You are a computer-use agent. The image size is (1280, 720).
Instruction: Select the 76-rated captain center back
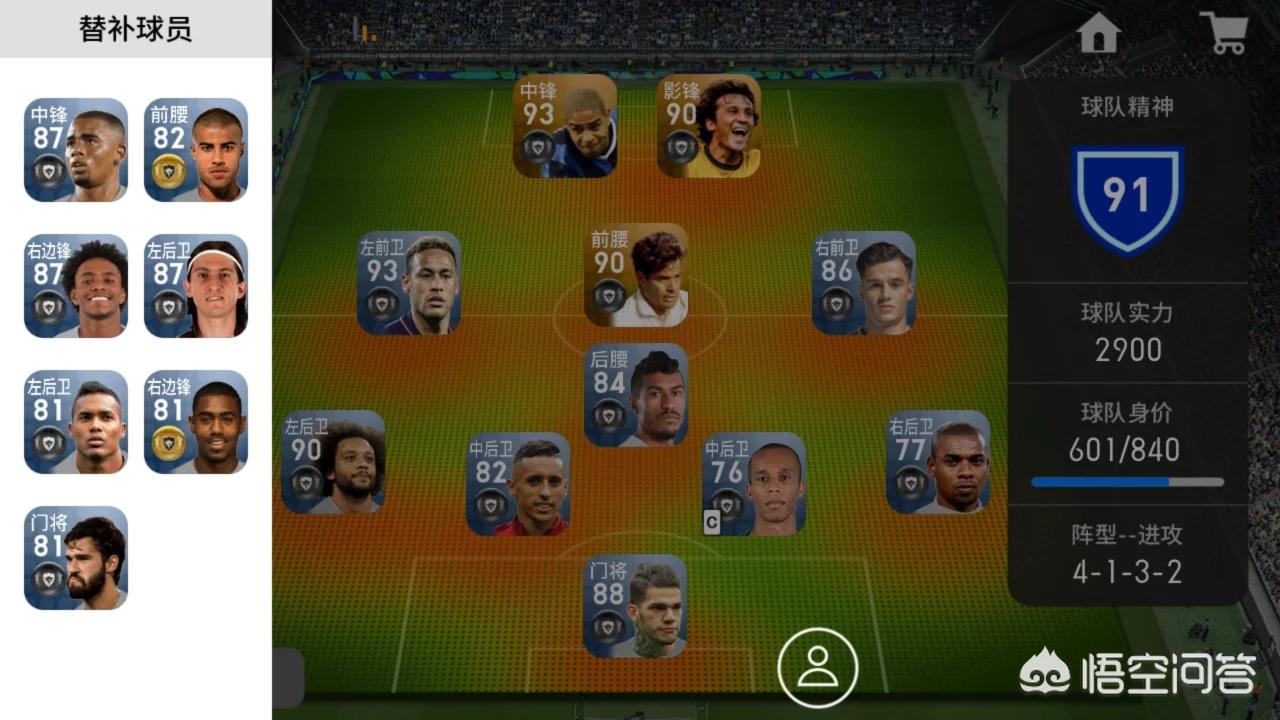[x=754, y=484]
